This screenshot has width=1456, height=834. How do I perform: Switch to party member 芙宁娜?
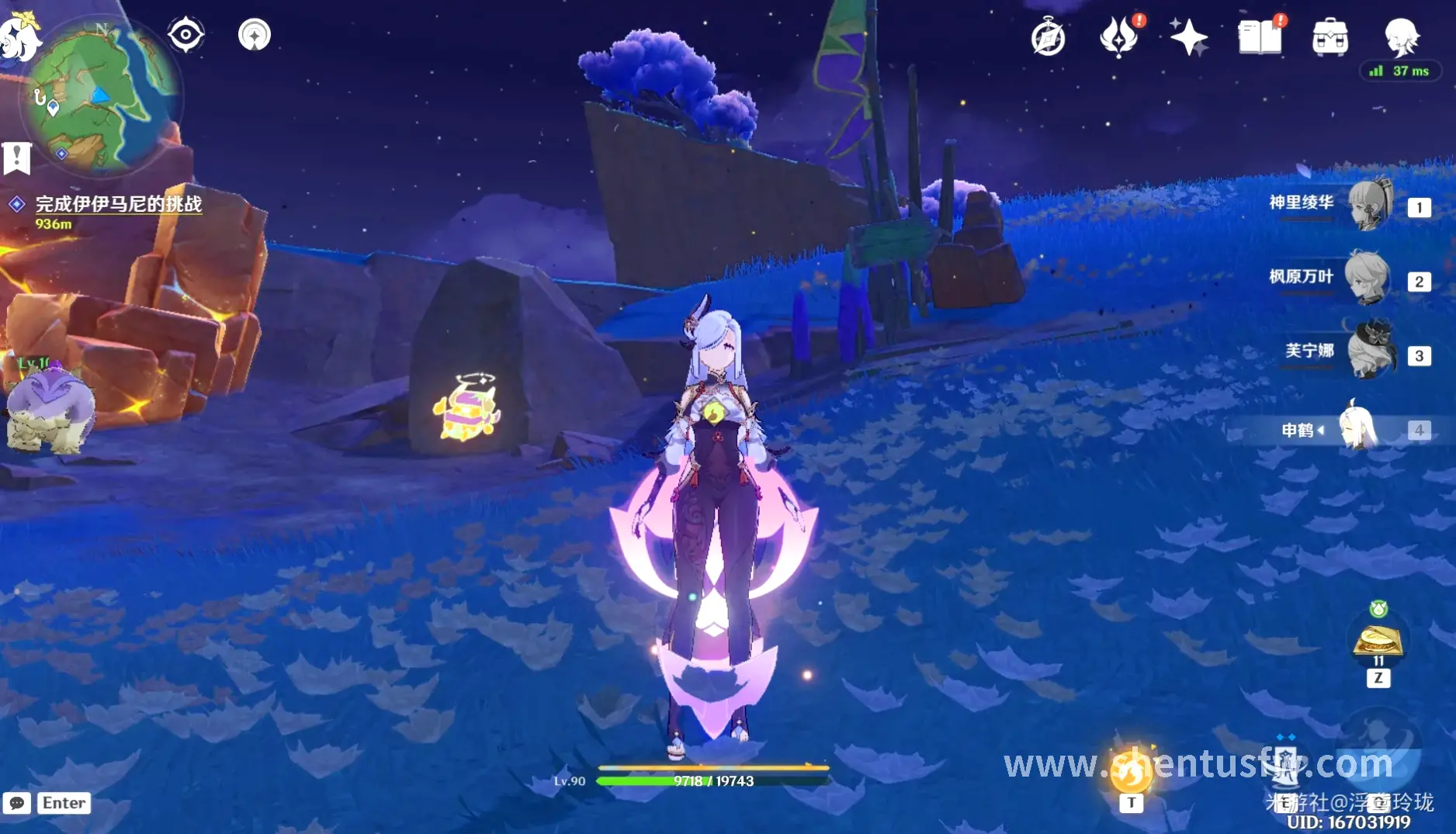(x=1370, y=353)
